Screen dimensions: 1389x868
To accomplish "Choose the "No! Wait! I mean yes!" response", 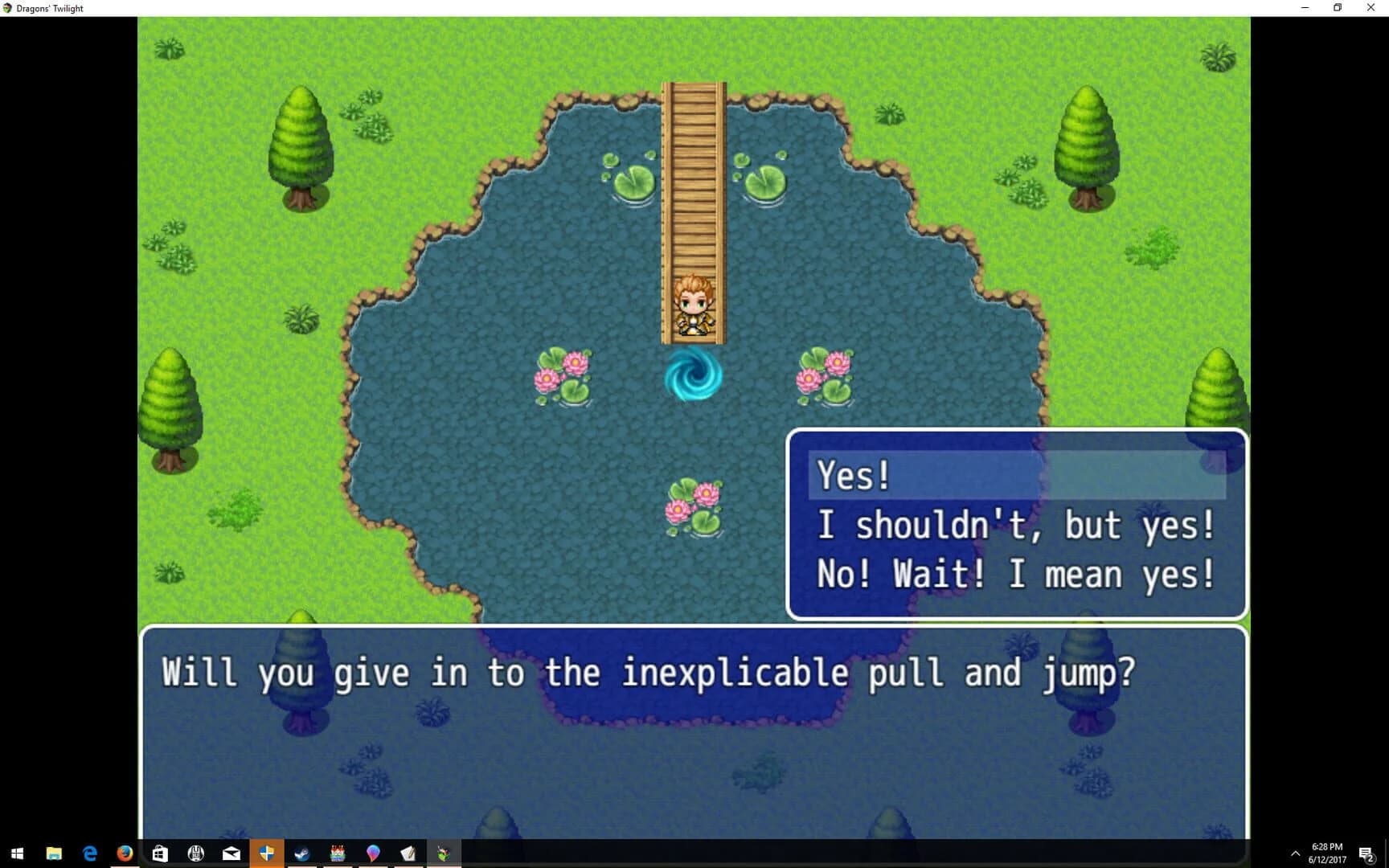I will 1016,573.
